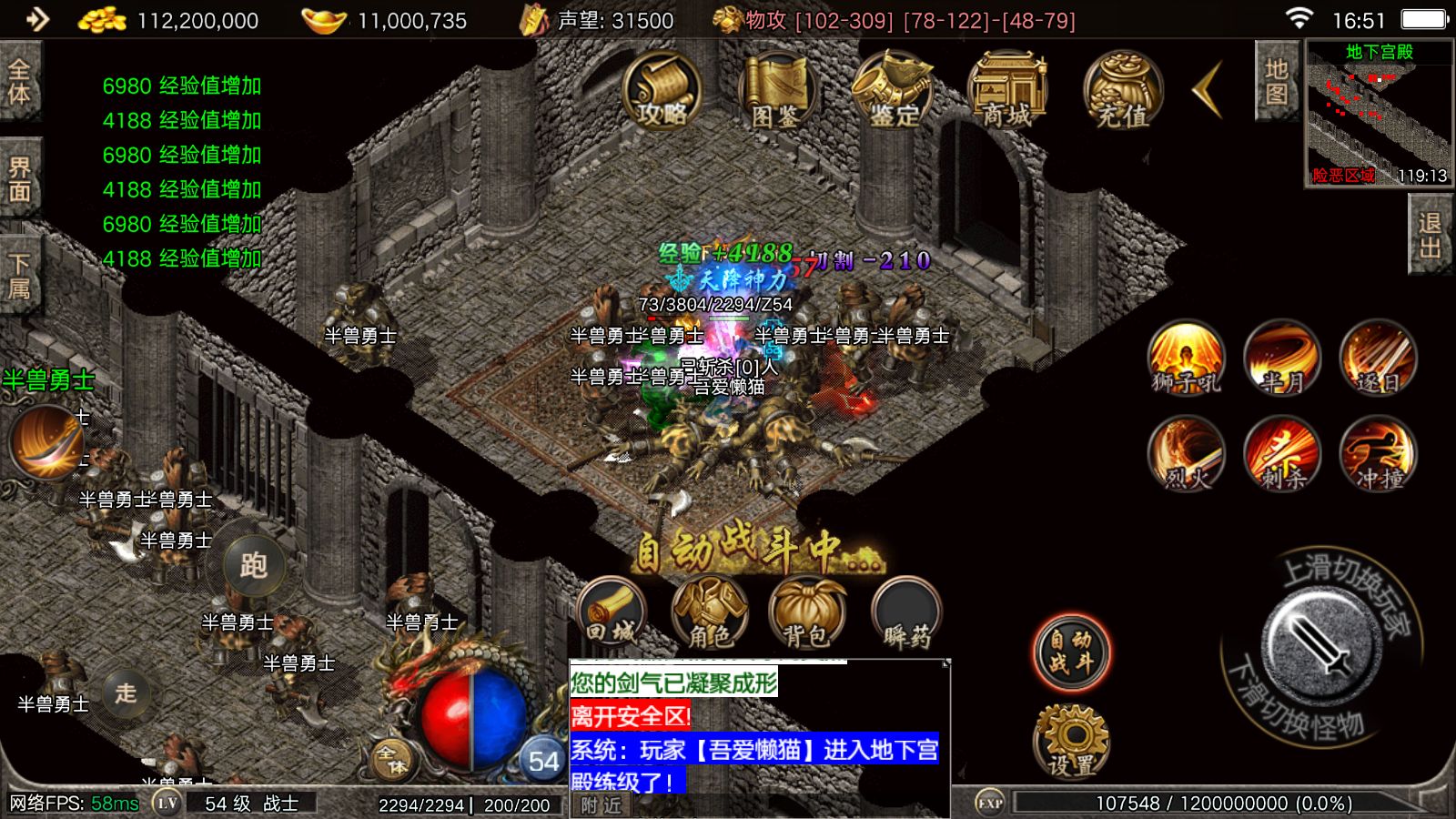
Task: Activate the 半月 skill
Action: (x=1282, y=358)
